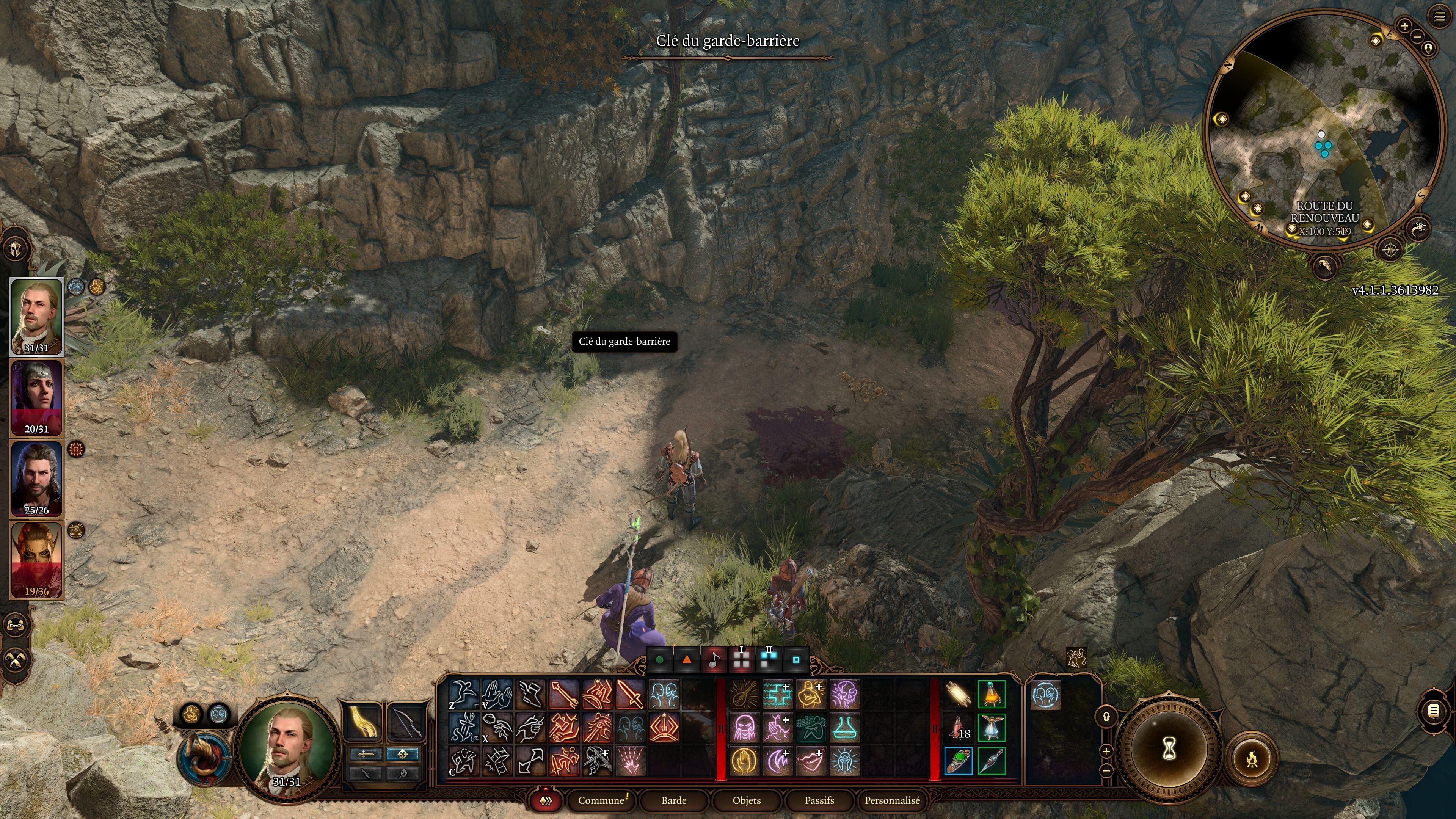The image size is (1456, 819).
Task: Toggle the hotbar lock padlock
Action: click(1107, 716)
